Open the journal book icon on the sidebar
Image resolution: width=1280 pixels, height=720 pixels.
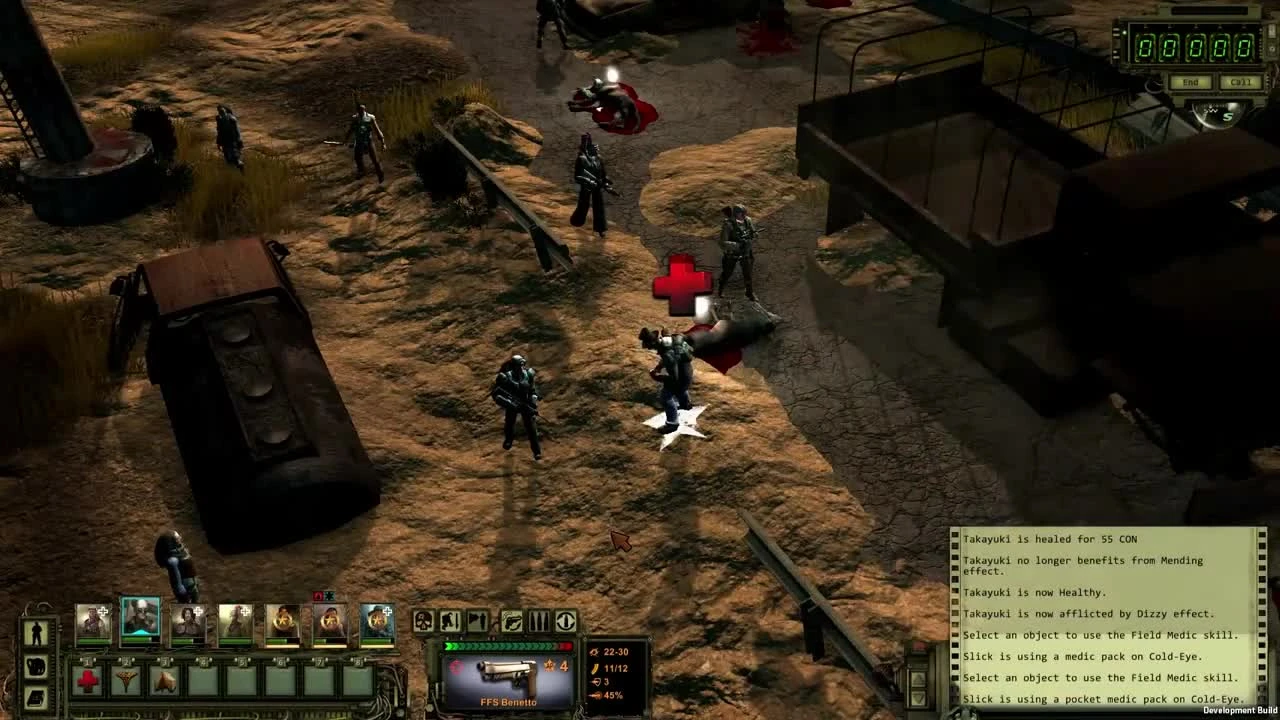coord(34,696)
